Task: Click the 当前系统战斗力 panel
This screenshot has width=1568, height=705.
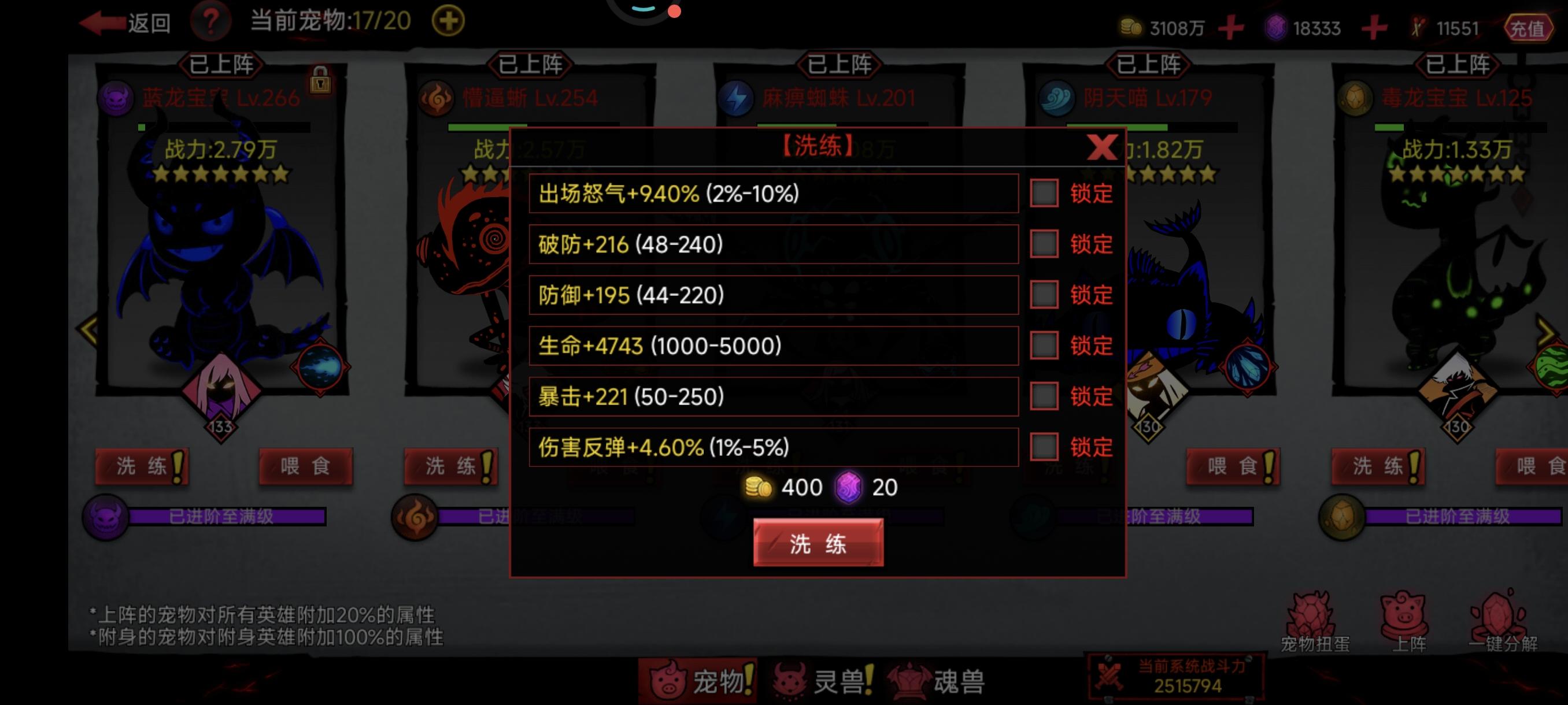Action: coord(1178,677)
